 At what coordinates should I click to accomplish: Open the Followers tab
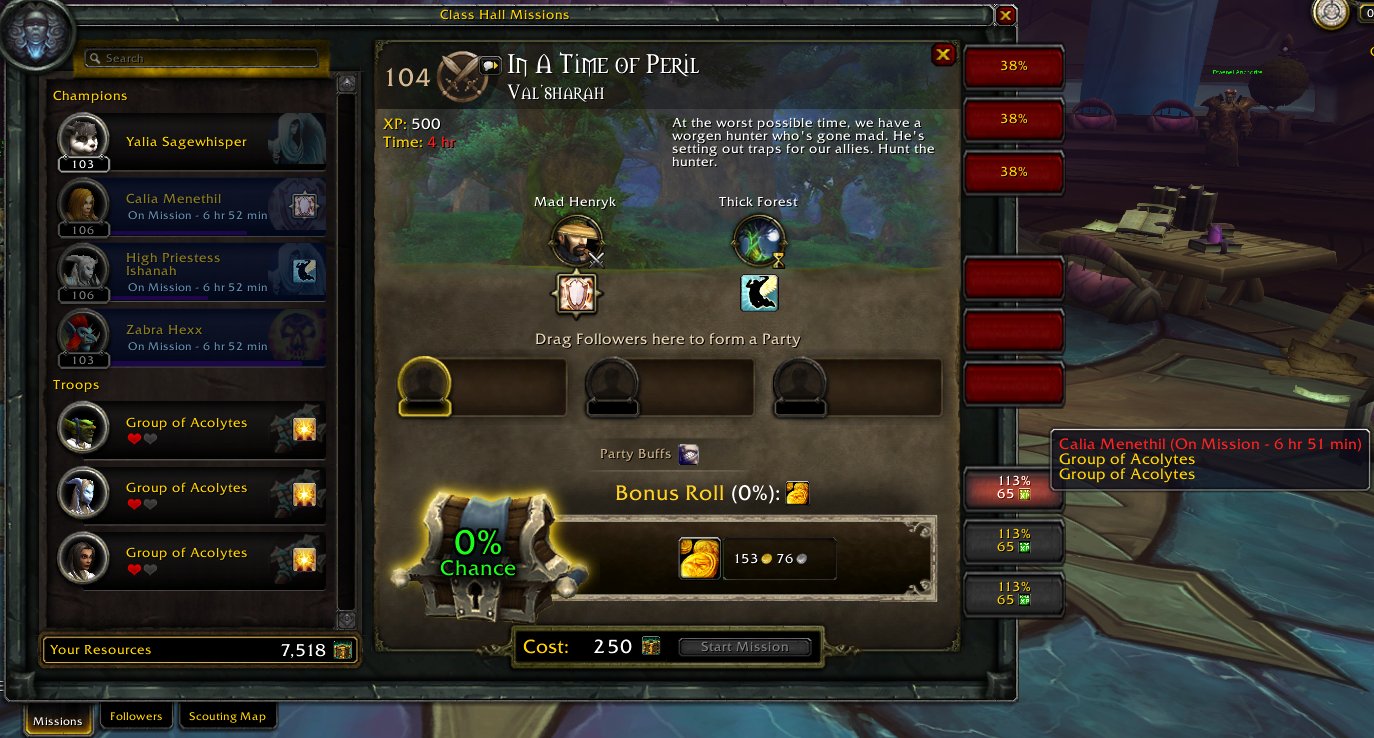(x=136, y=716)
